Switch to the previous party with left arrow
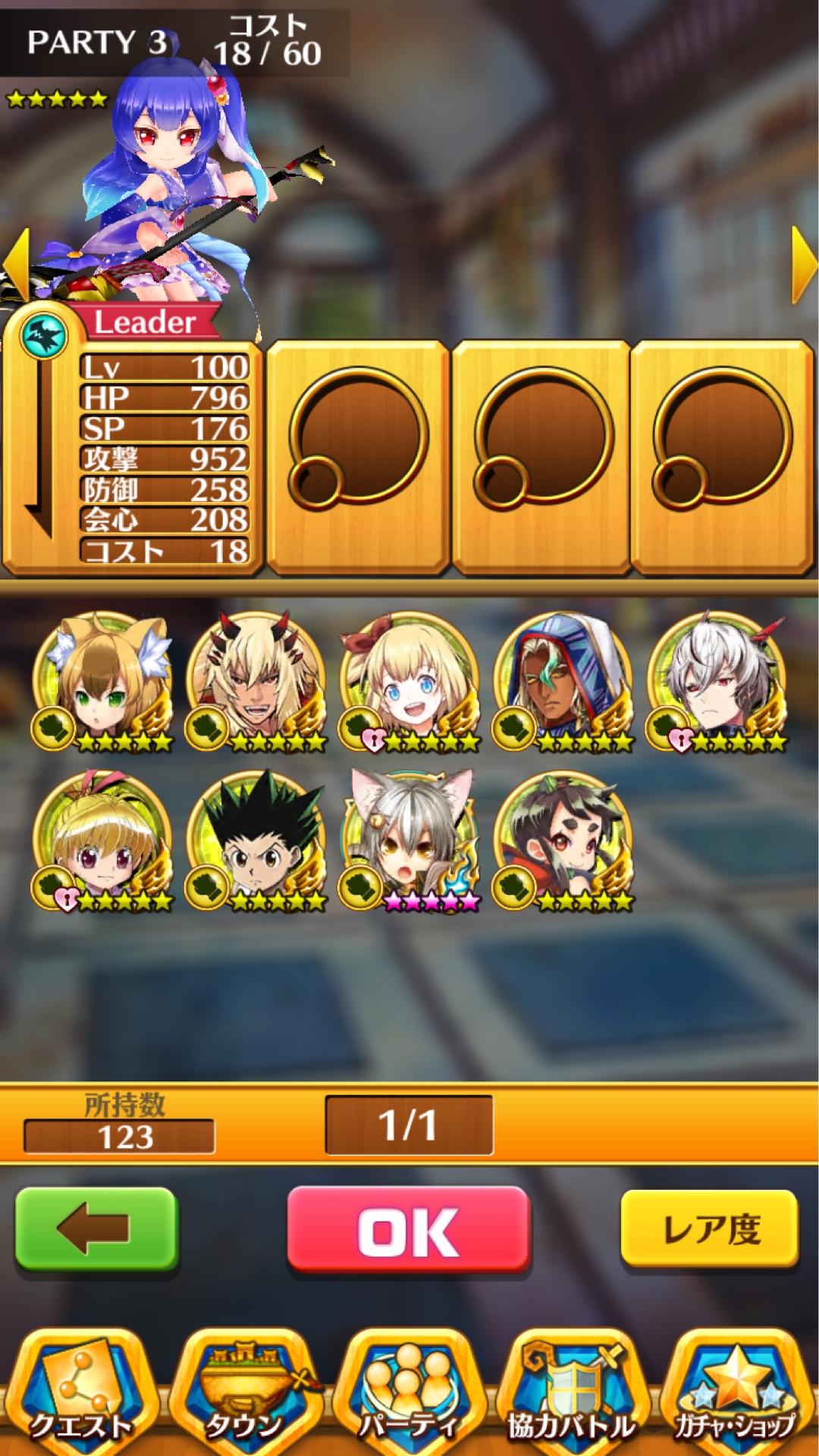 (x=15, y=265)
